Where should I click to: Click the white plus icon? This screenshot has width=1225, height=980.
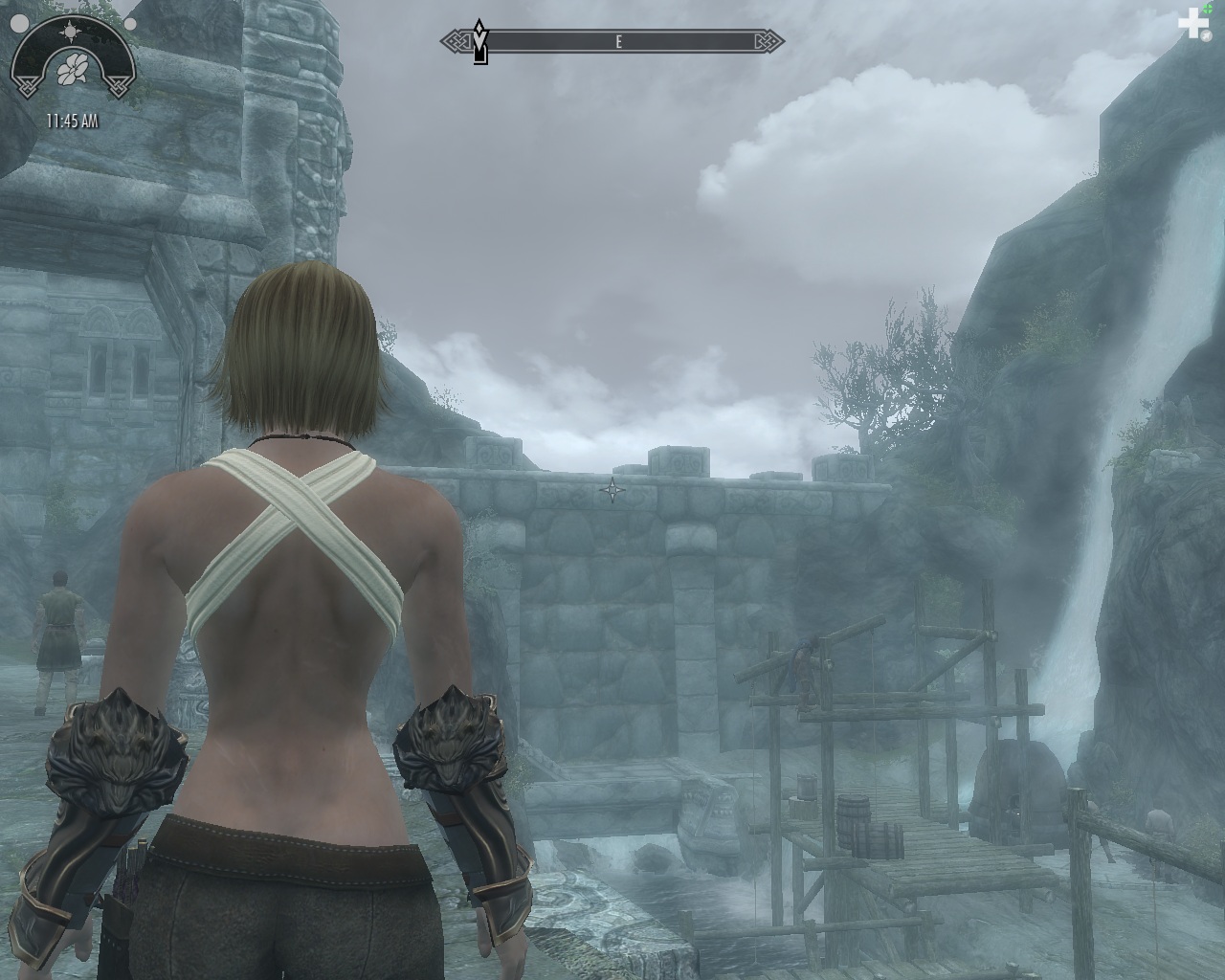(1192, 24)
